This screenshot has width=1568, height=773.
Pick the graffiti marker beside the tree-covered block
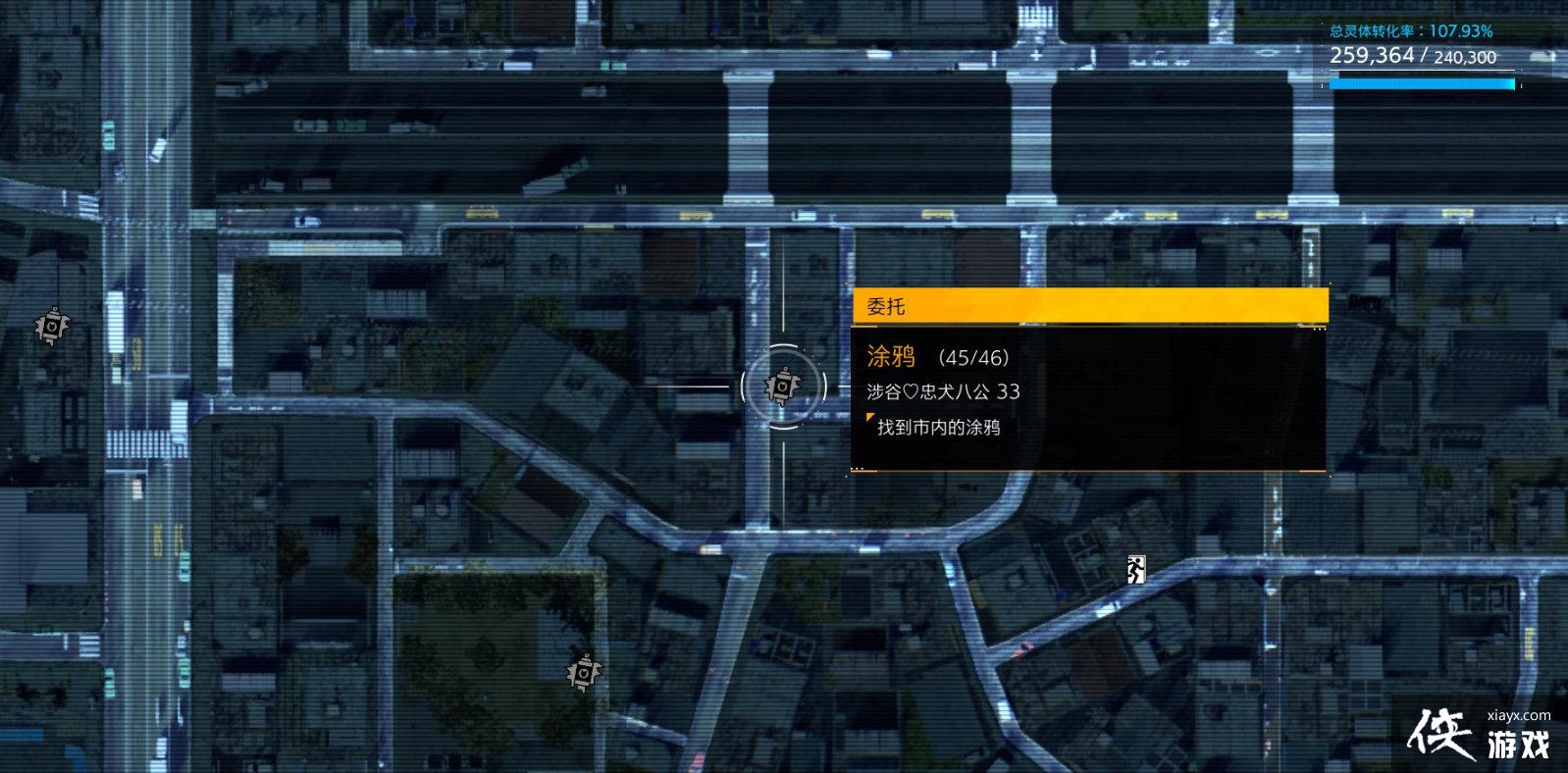pyautogui.click(x=584, y=673)
